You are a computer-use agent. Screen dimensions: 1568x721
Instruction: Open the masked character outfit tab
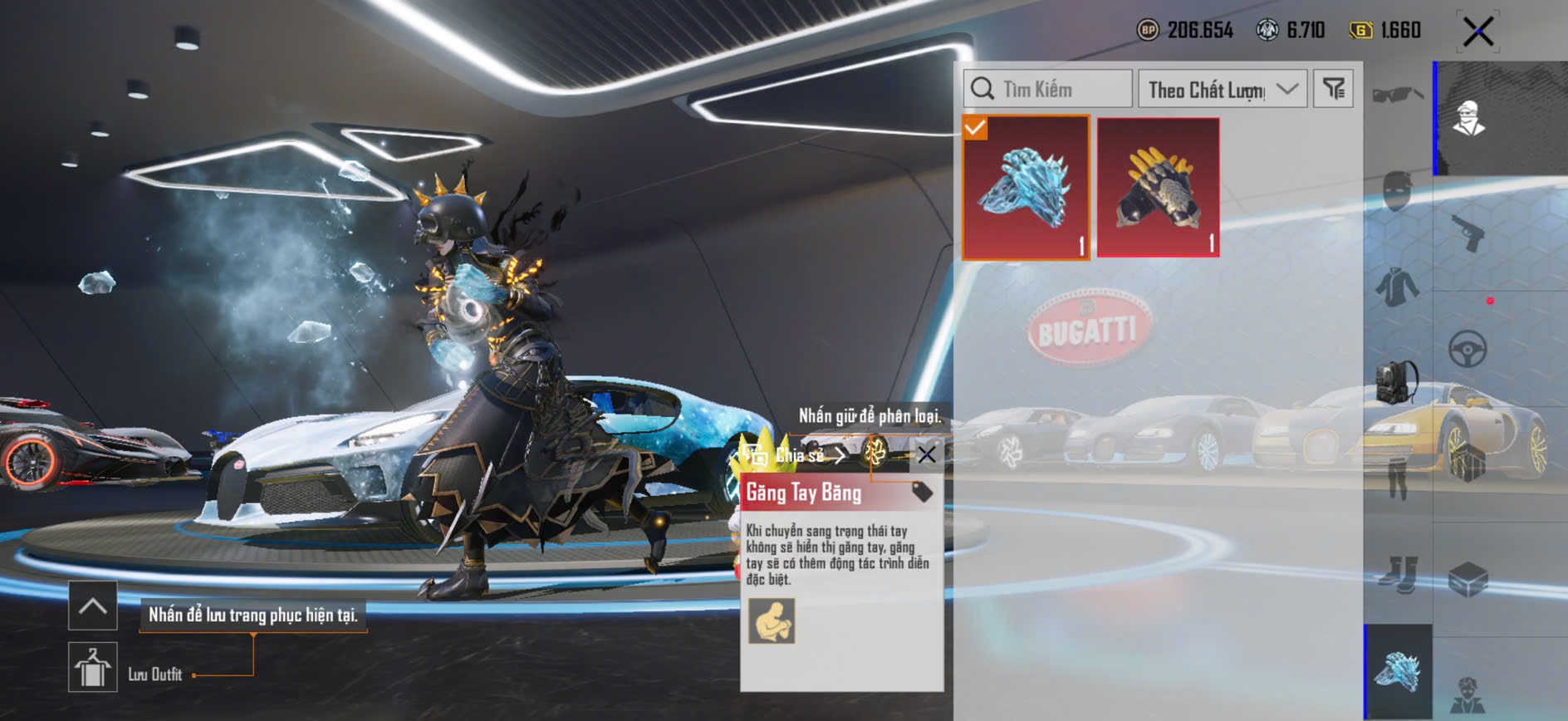tap(1469, 117)
